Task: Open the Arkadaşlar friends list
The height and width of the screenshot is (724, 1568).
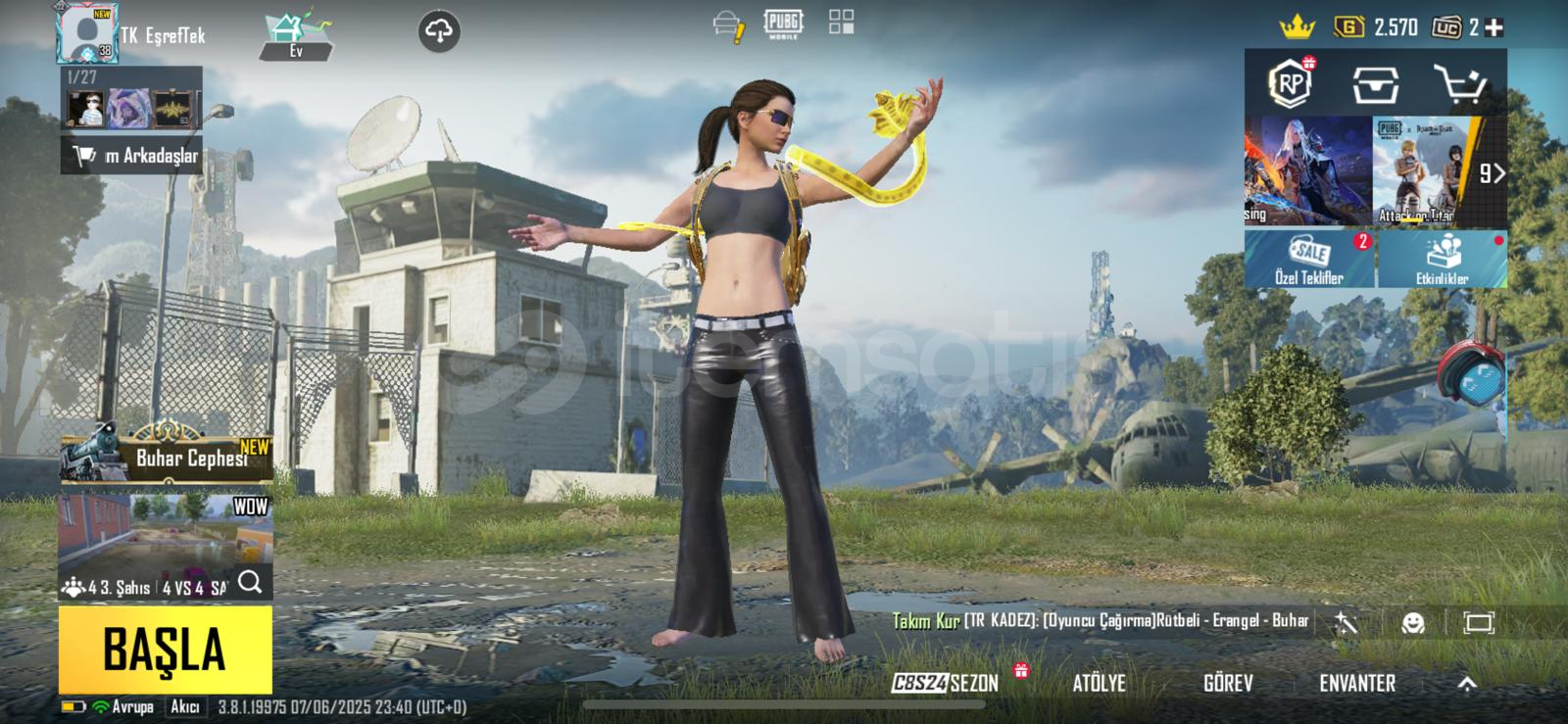Action: [132, 155]
